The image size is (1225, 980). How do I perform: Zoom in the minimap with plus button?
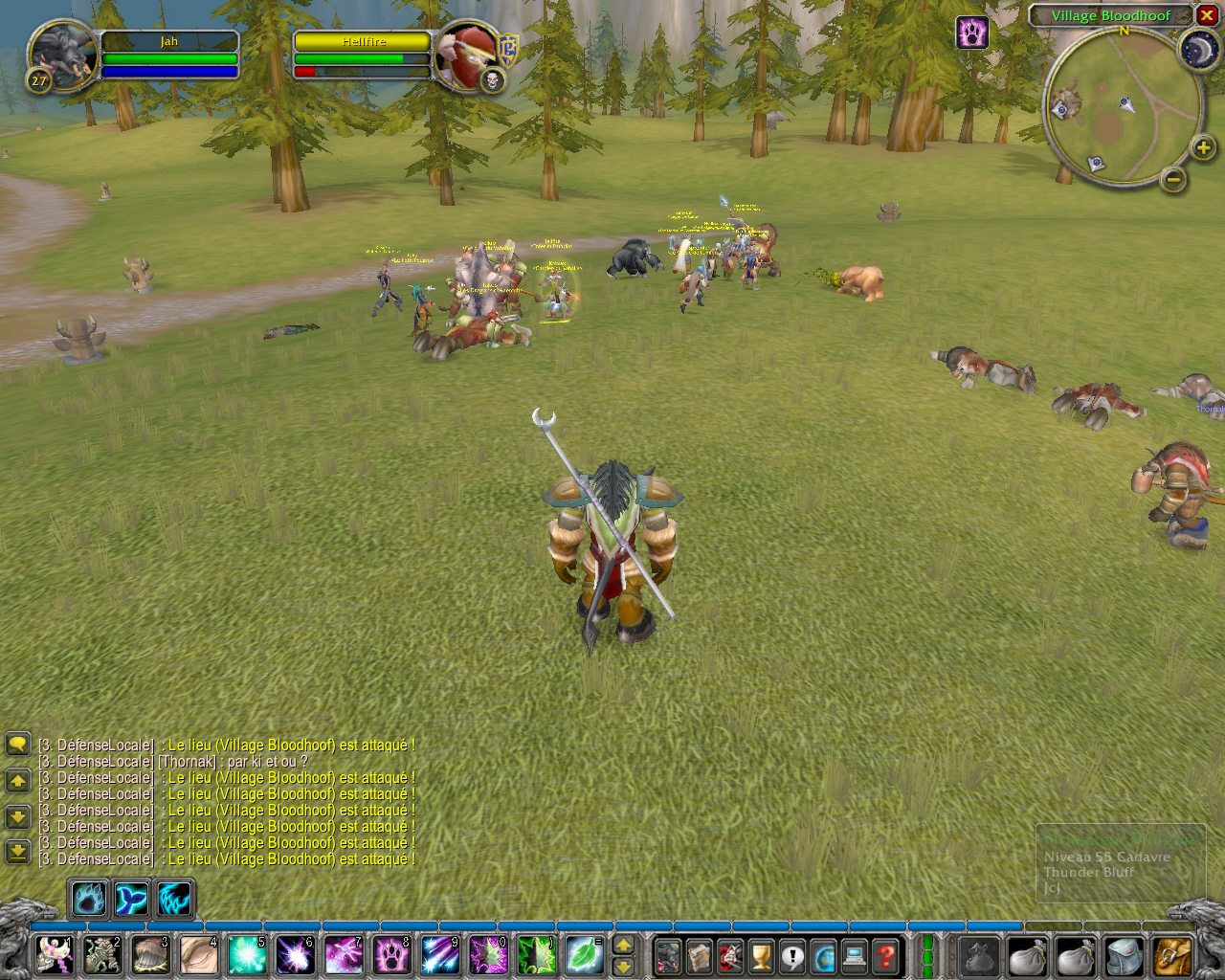click(x=1203, y=147)
